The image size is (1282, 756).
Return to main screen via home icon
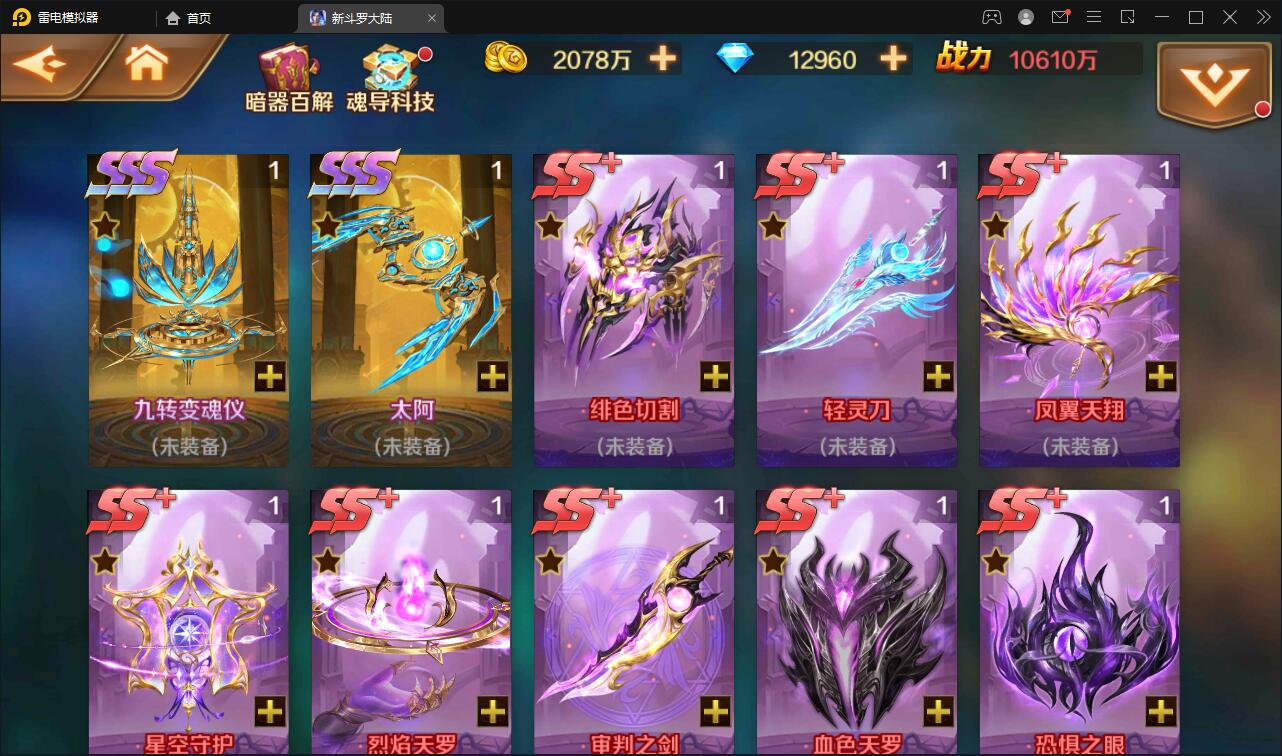(146, 62)
